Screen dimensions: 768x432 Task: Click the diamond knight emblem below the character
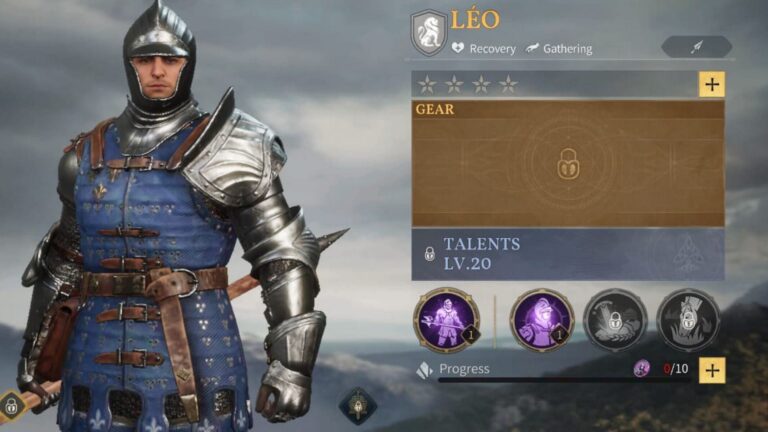(357, 405)
